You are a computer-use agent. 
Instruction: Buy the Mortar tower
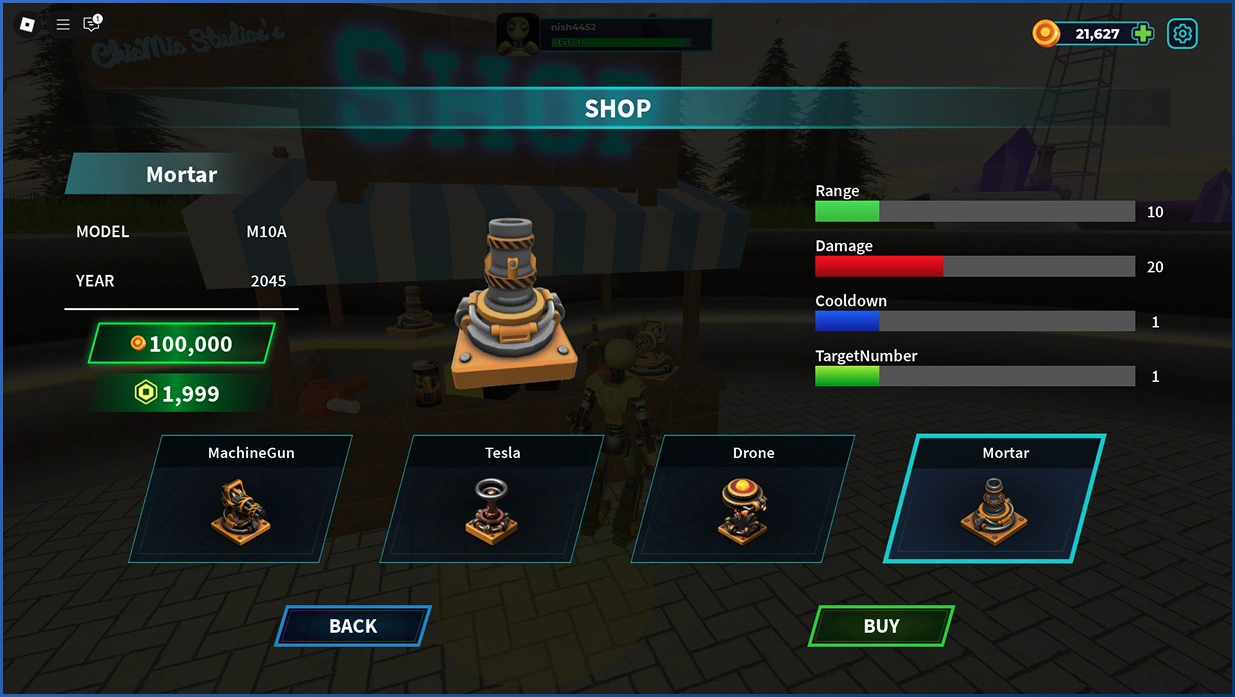[x=880, y=626]
